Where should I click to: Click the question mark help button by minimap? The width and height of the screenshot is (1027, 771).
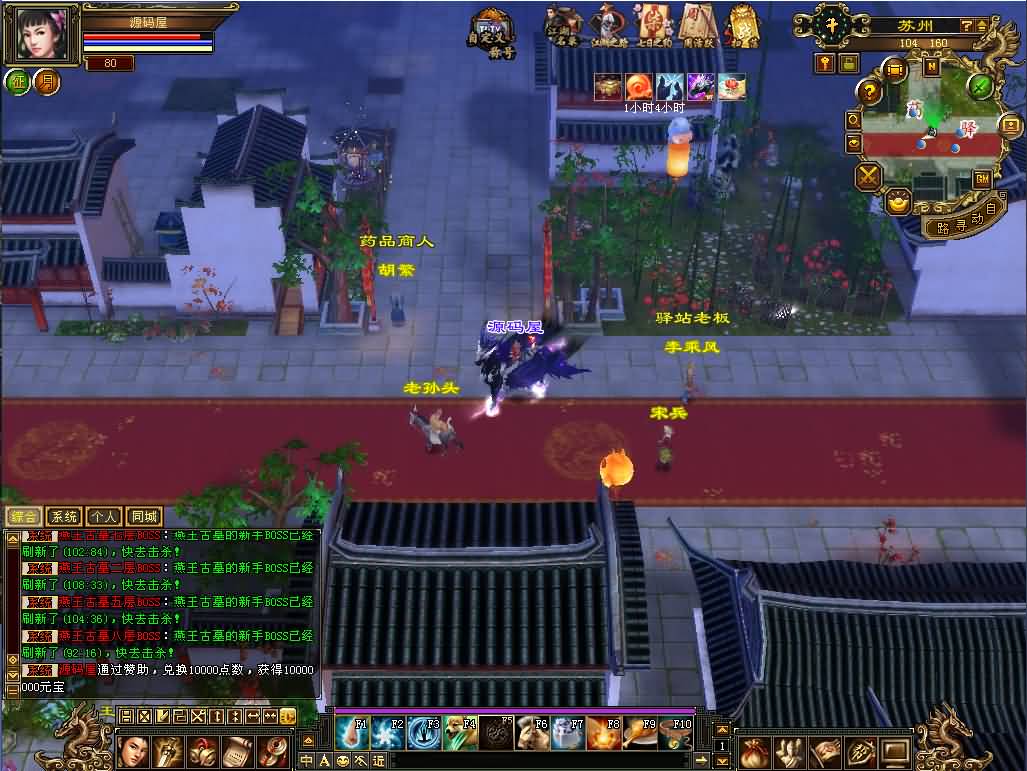coord(870,93)
